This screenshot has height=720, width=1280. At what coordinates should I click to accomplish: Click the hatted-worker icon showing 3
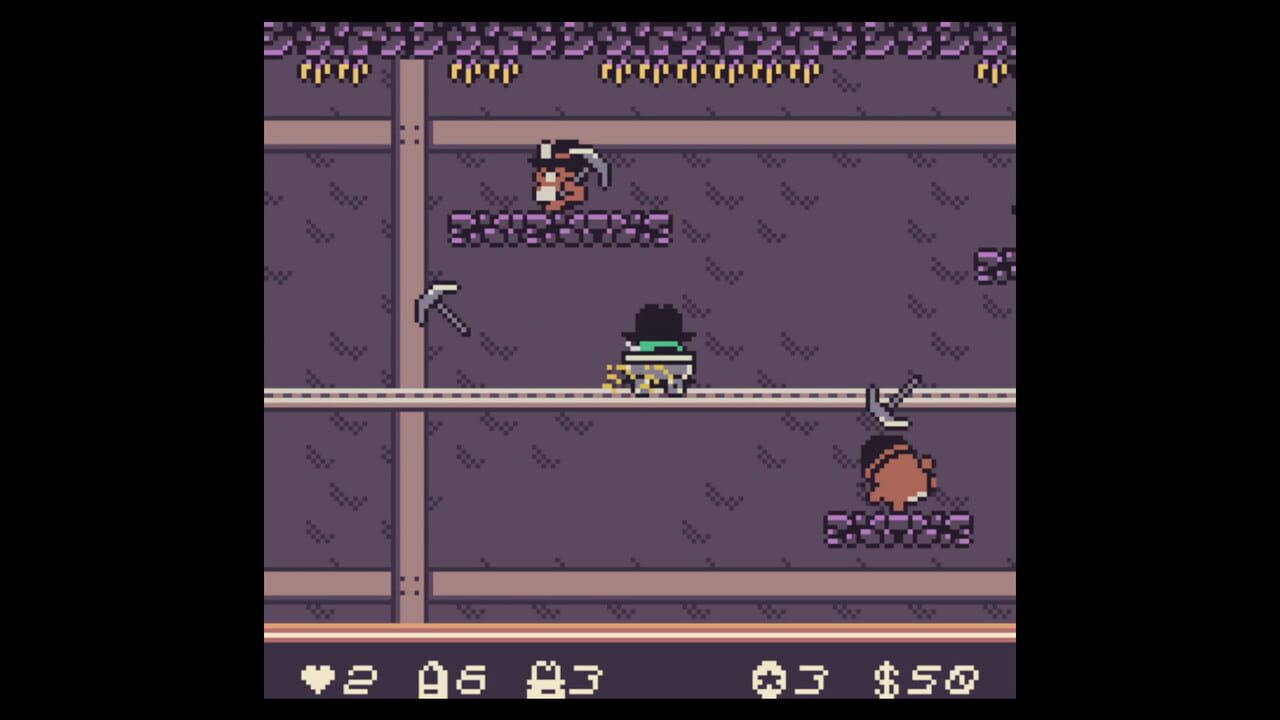click(x=547, y=680)
